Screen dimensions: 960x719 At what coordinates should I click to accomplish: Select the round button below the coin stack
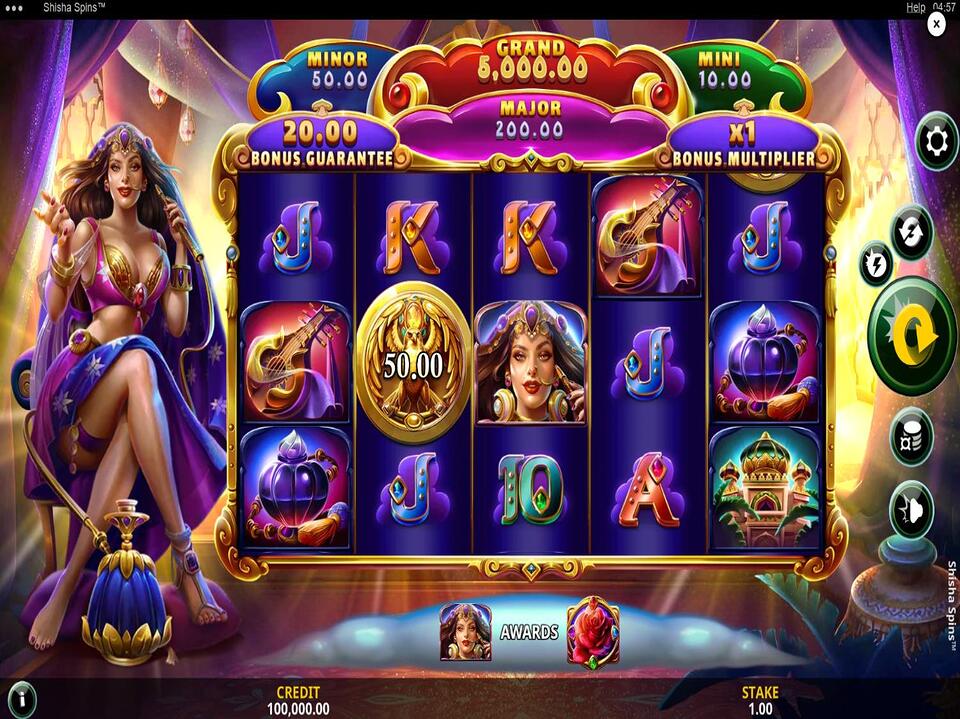pos(911,509)
